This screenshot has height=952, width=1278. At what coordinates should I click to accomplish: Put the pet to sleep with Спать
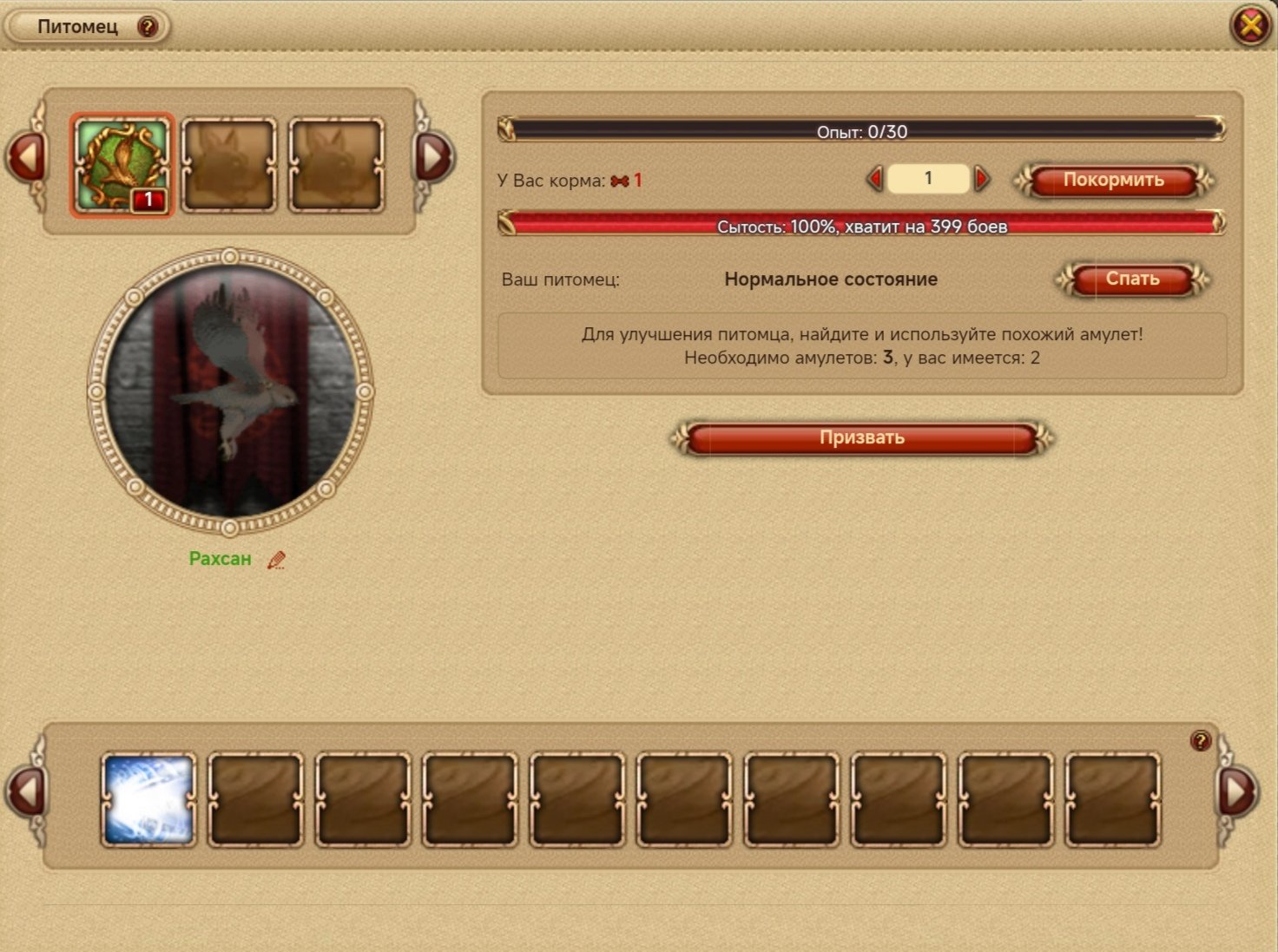coord(1132,279)
